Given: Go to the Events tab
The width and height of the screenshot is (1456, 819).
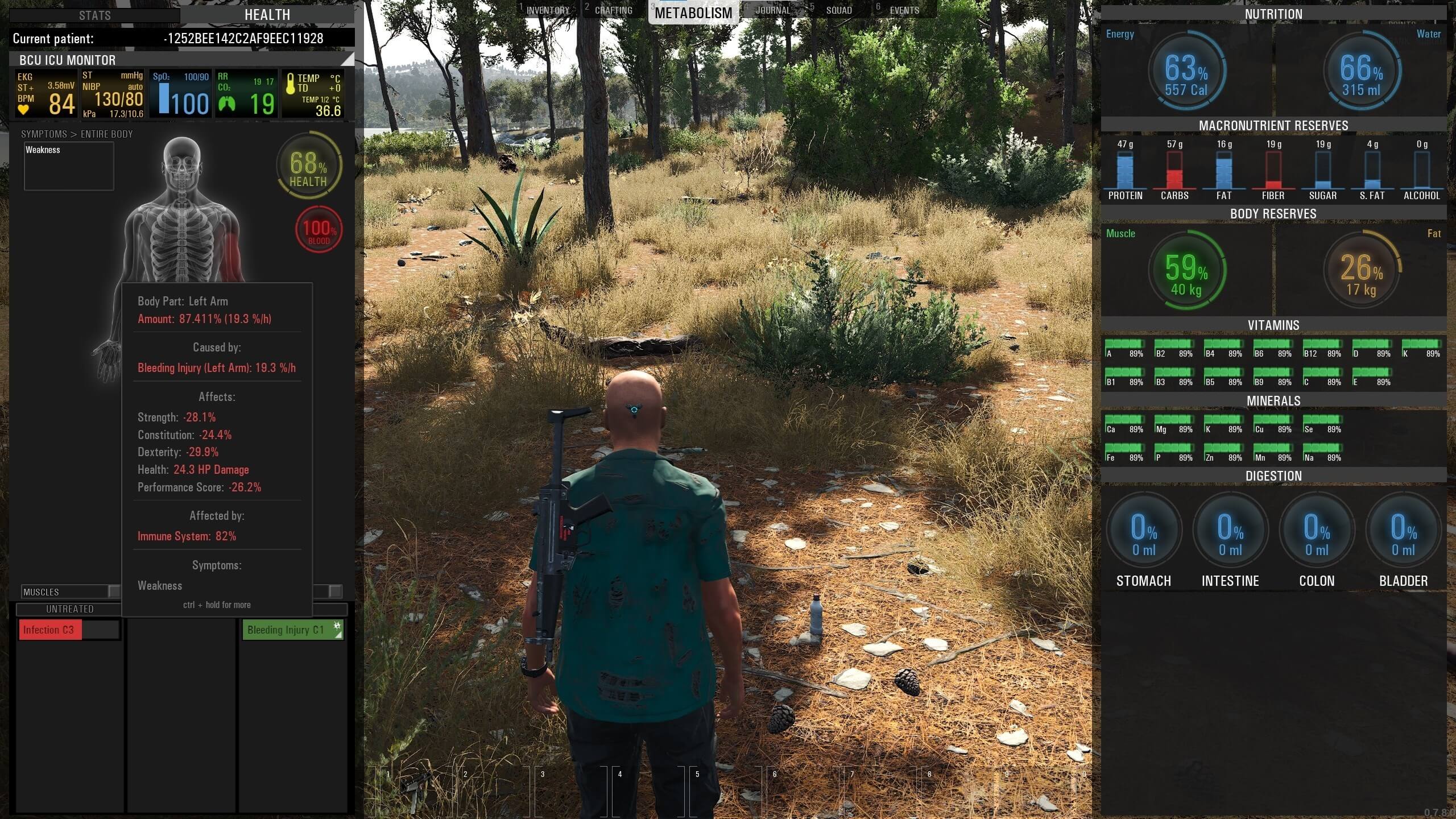Looking at the screenshot, I should 904,10.
